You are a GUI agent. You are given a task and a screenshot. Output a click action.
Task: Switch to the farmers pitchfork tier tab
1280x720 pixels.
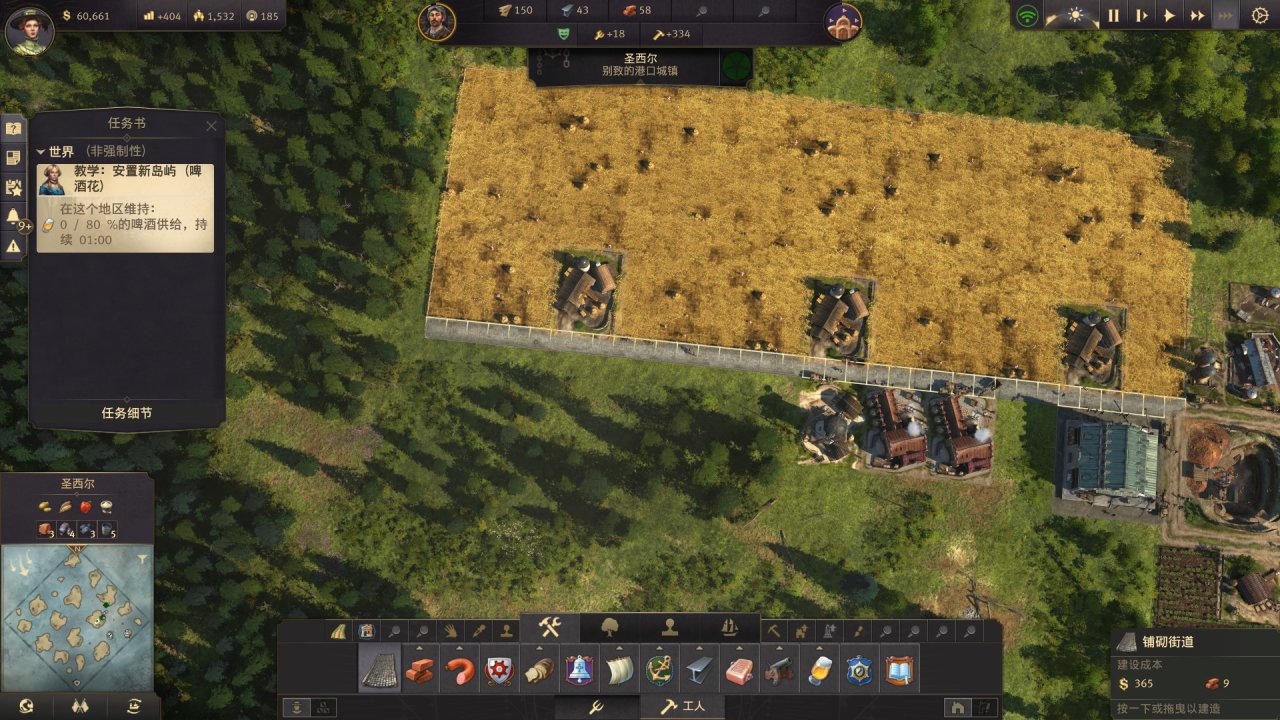(x=596, y=706)
